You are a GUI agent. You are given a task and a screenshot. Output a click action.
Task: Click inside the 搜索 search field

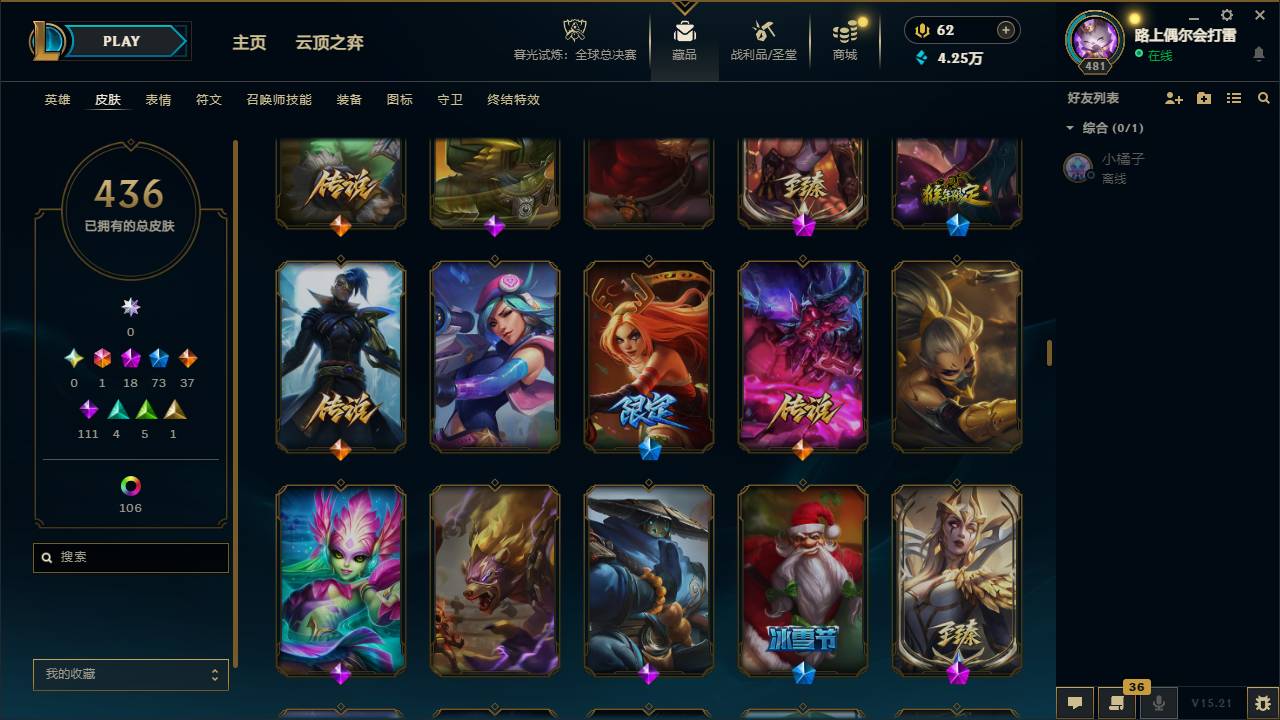click(x=130, y=557)
